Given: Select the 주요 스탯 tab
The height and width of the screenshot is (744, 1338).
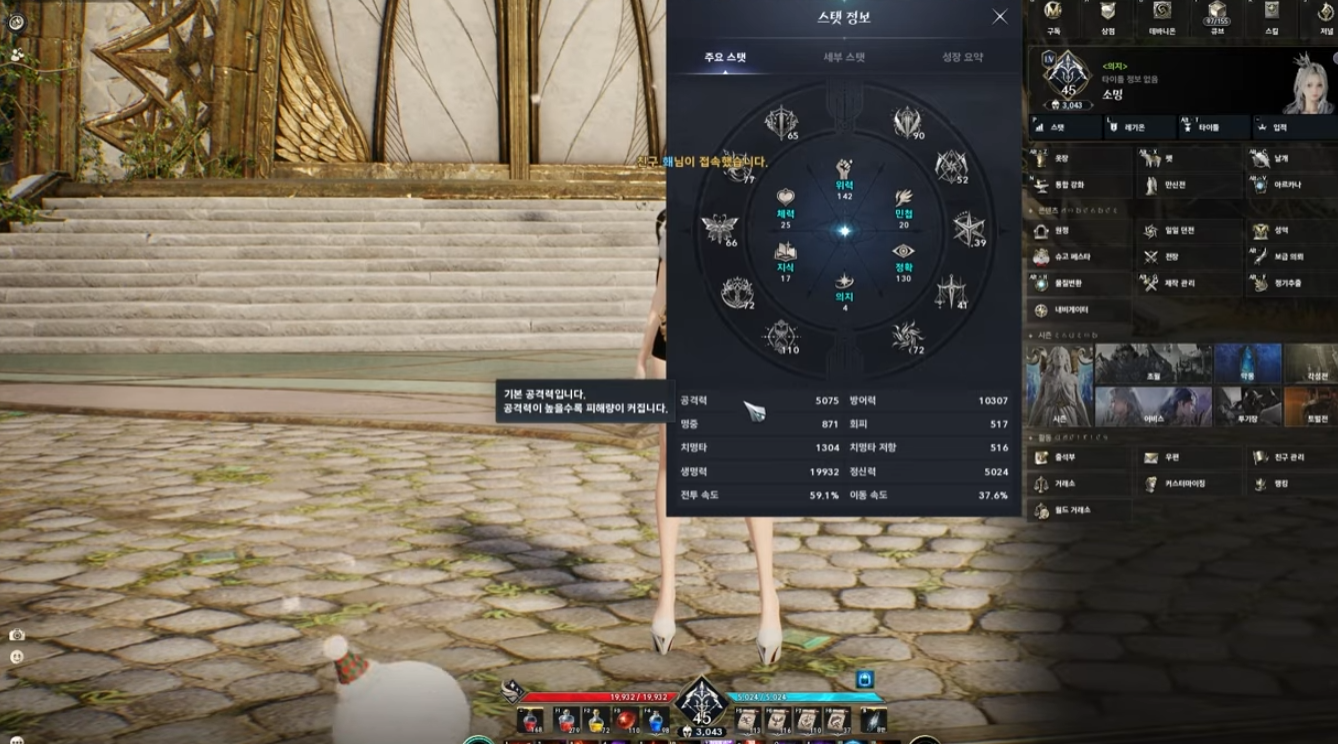Looking at the screenshot, I should tap(725, 58).
